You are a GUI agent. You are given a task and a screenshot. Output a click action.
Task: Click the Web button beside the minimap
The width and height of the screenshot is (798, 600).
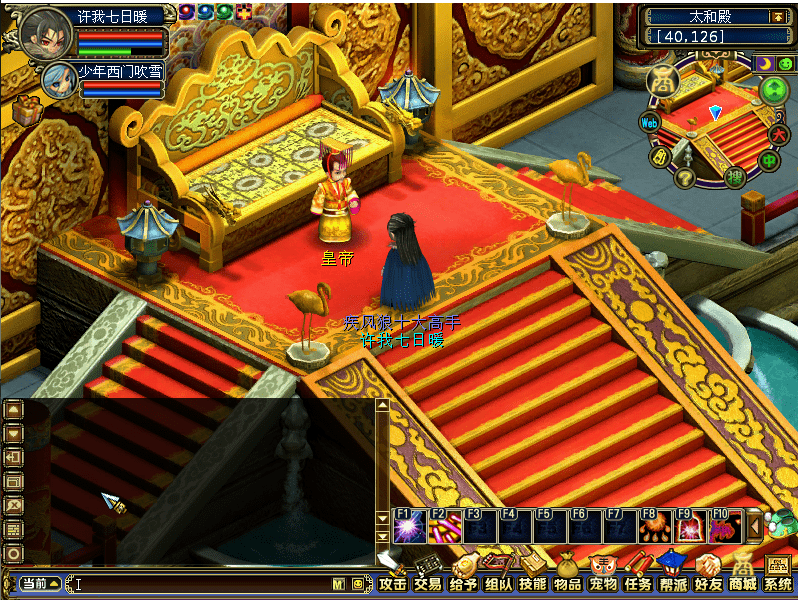pyautogui.click(x=650, y=122)
